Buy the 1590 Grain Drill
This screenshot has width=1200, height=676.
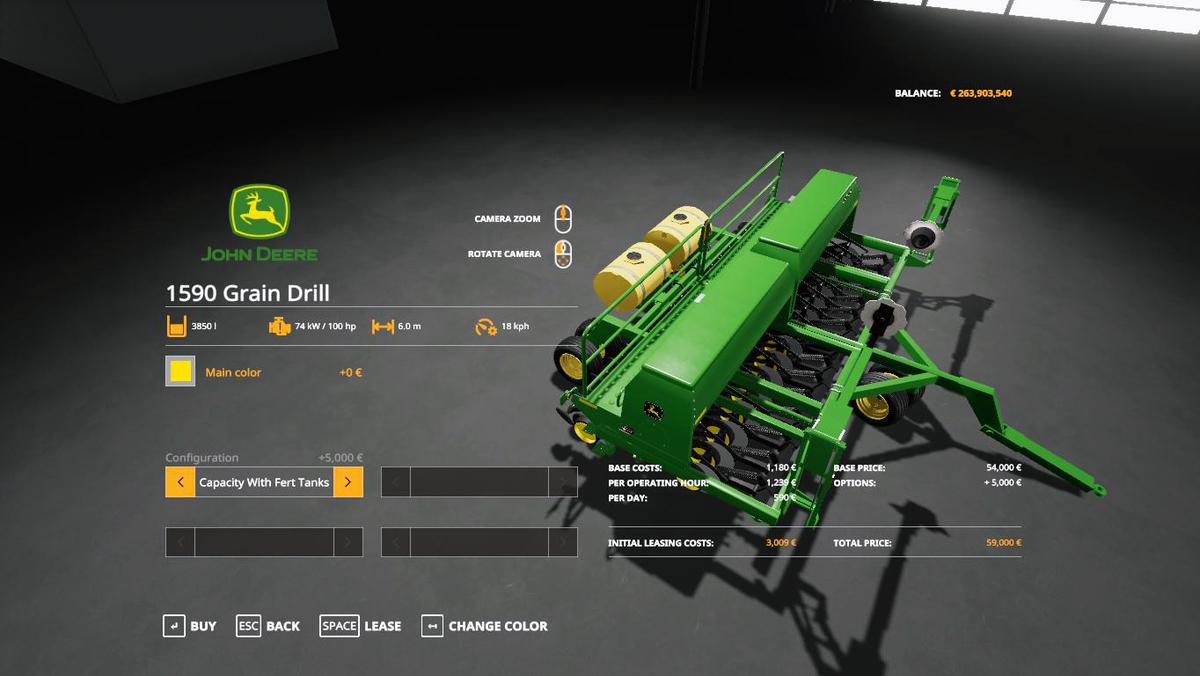pos(189,626)
